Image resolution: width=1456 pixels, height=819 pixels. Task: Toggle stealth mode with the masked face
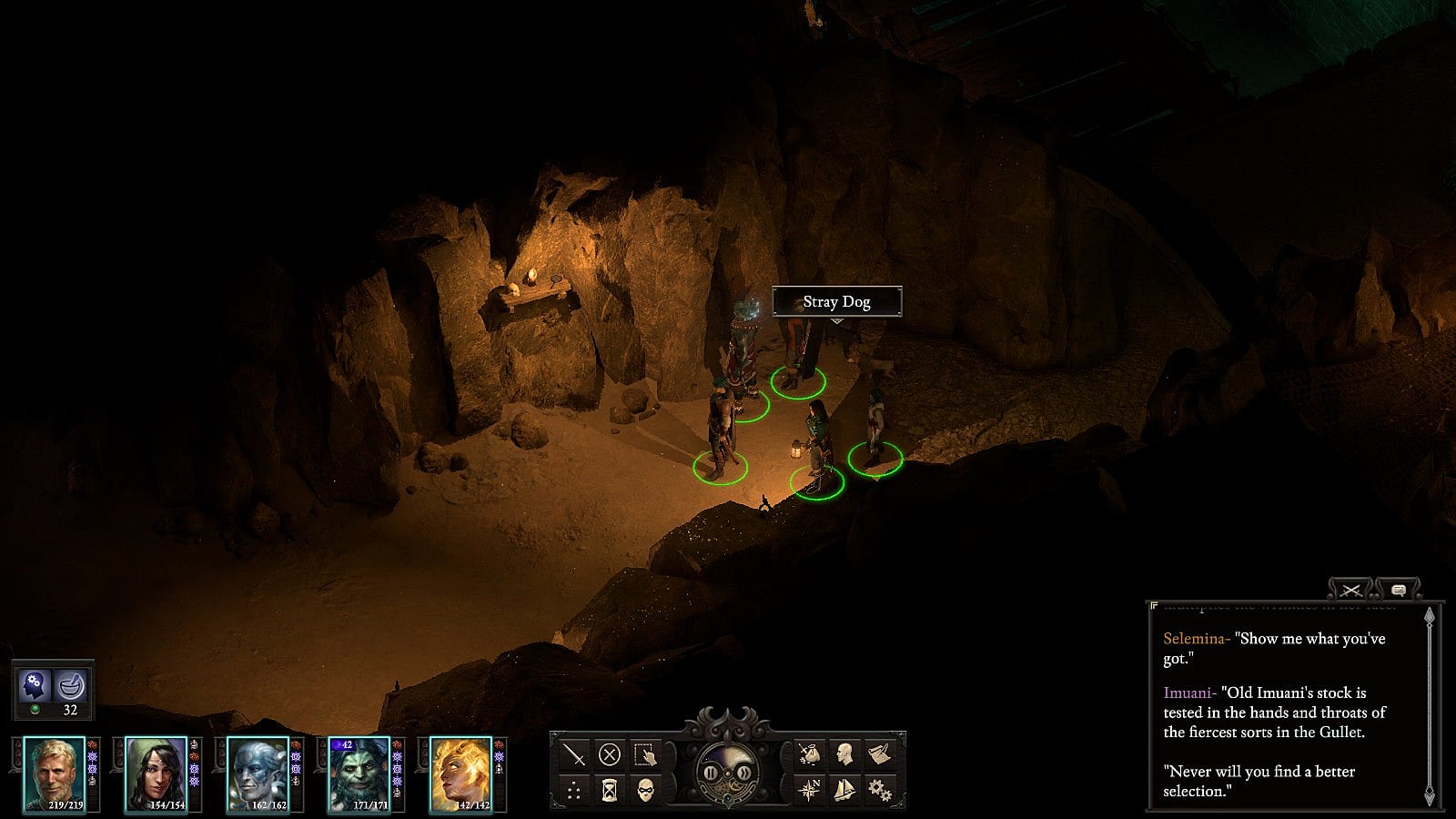(645, 790)
